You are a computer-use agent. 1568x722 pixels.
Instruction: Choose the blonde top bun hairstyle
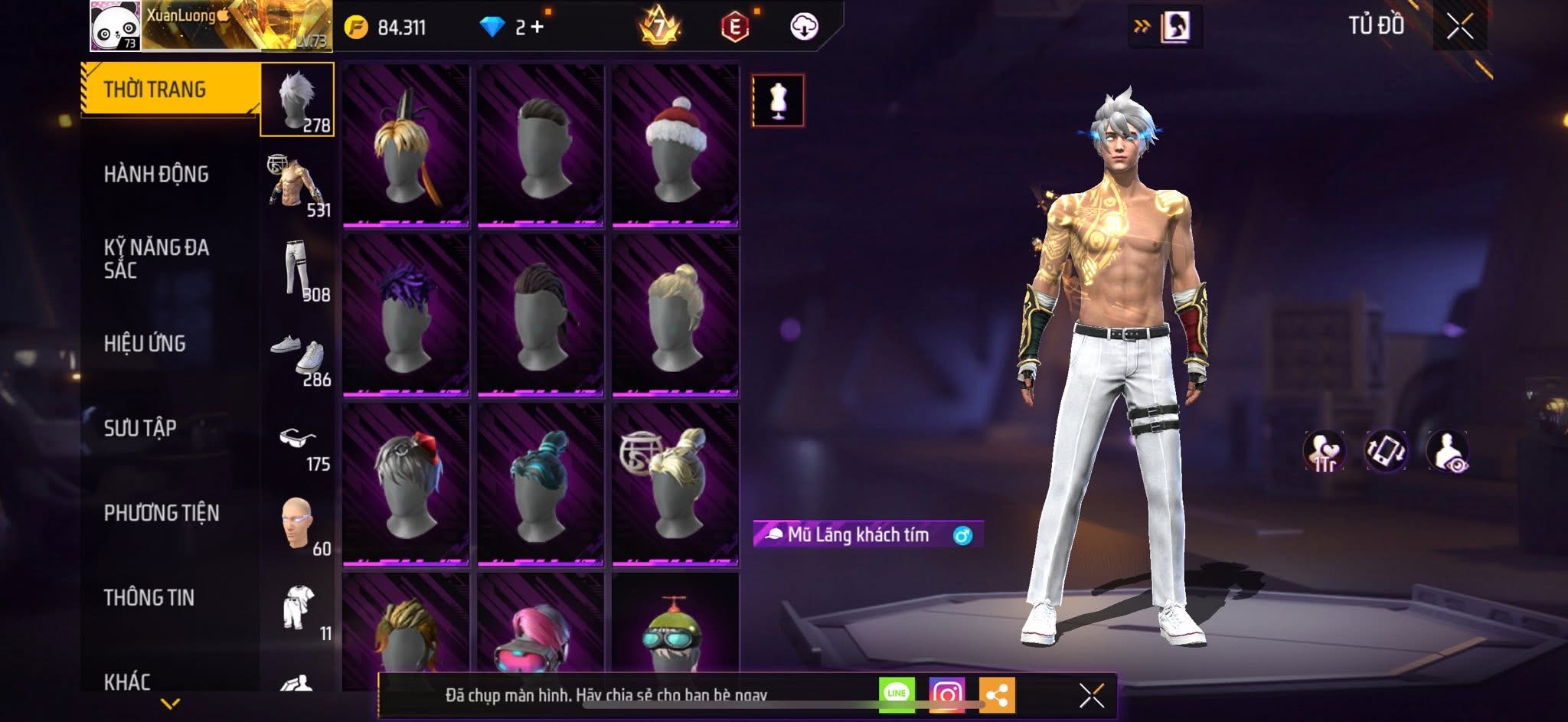[675, 315]
